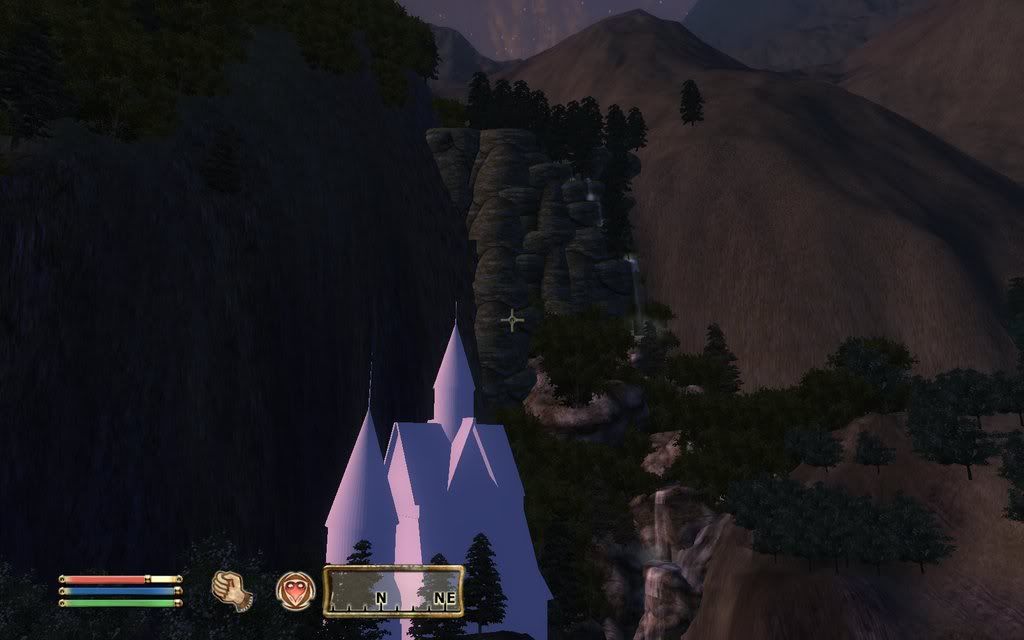Click the fist weapon icon
Viewport: 1024px width, 640px height.
tap(232, 590)
